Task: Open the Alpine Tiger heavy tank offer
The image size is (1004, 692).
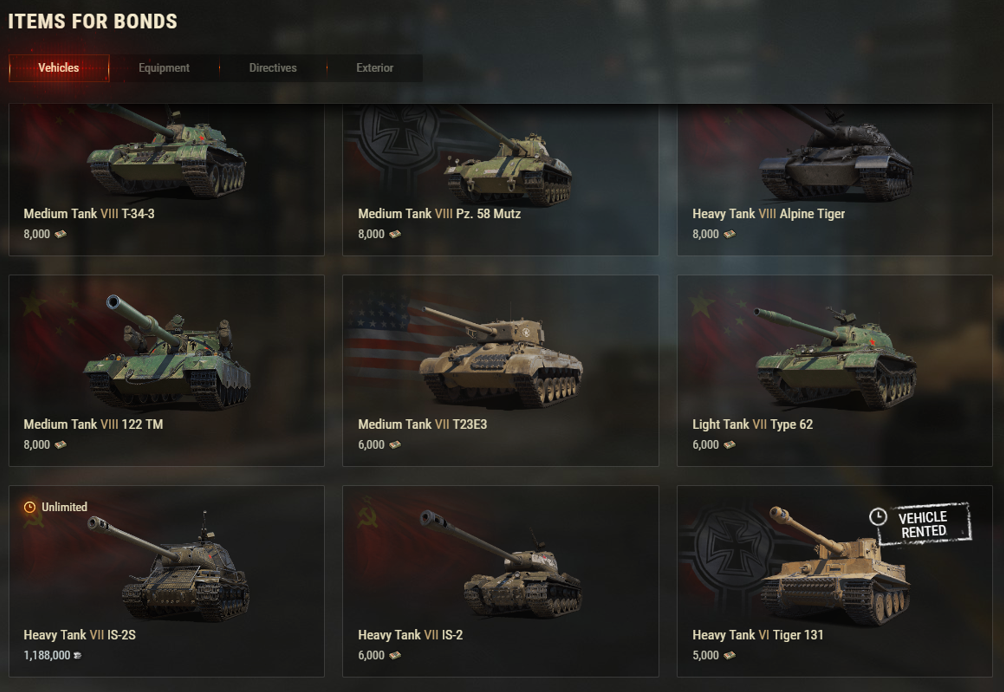Action: (x=834, y=180)
